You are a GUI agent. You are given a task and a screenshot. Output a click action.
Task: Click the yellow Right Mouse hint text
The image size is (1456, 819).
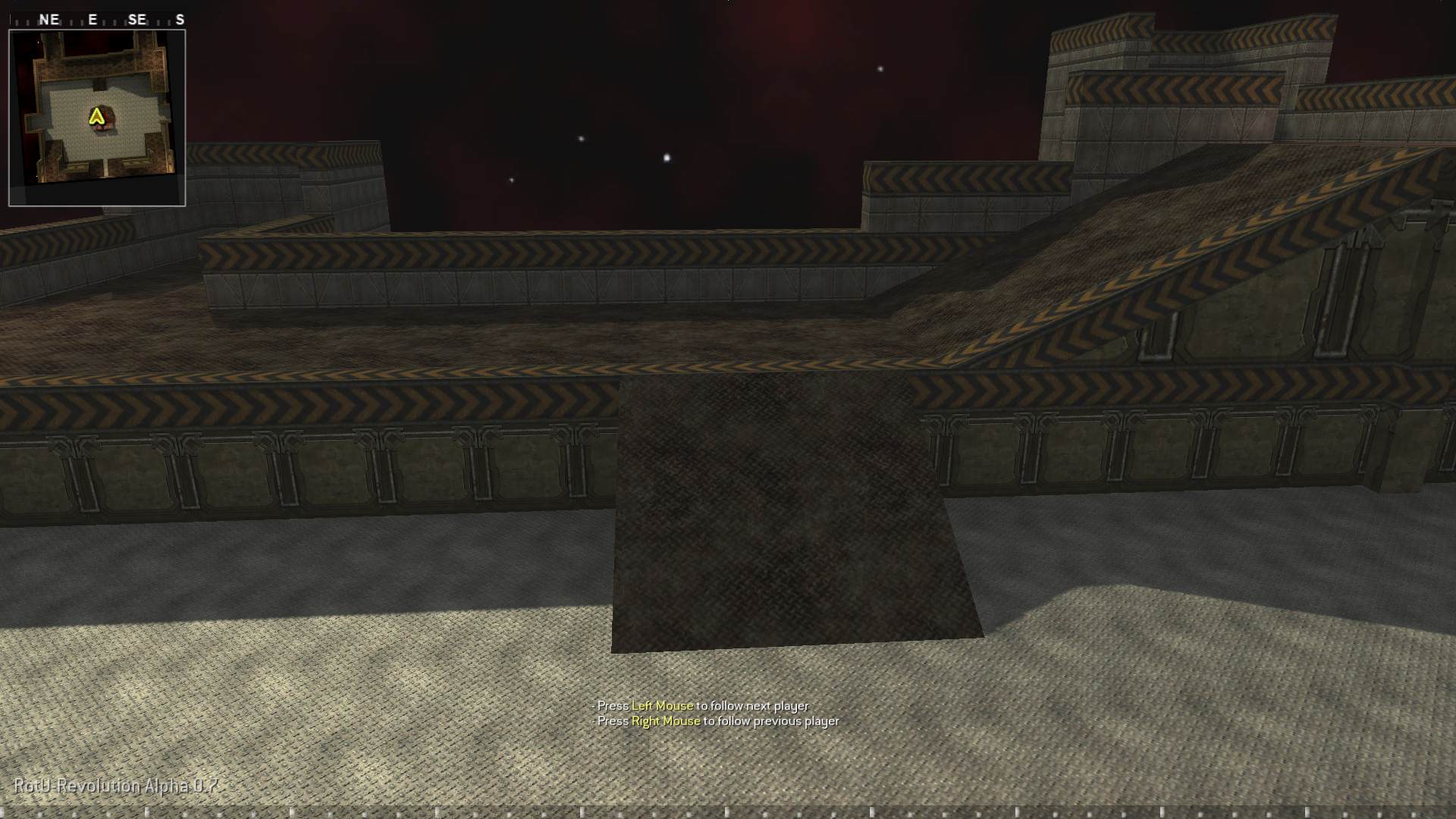[x=665, y=721]
